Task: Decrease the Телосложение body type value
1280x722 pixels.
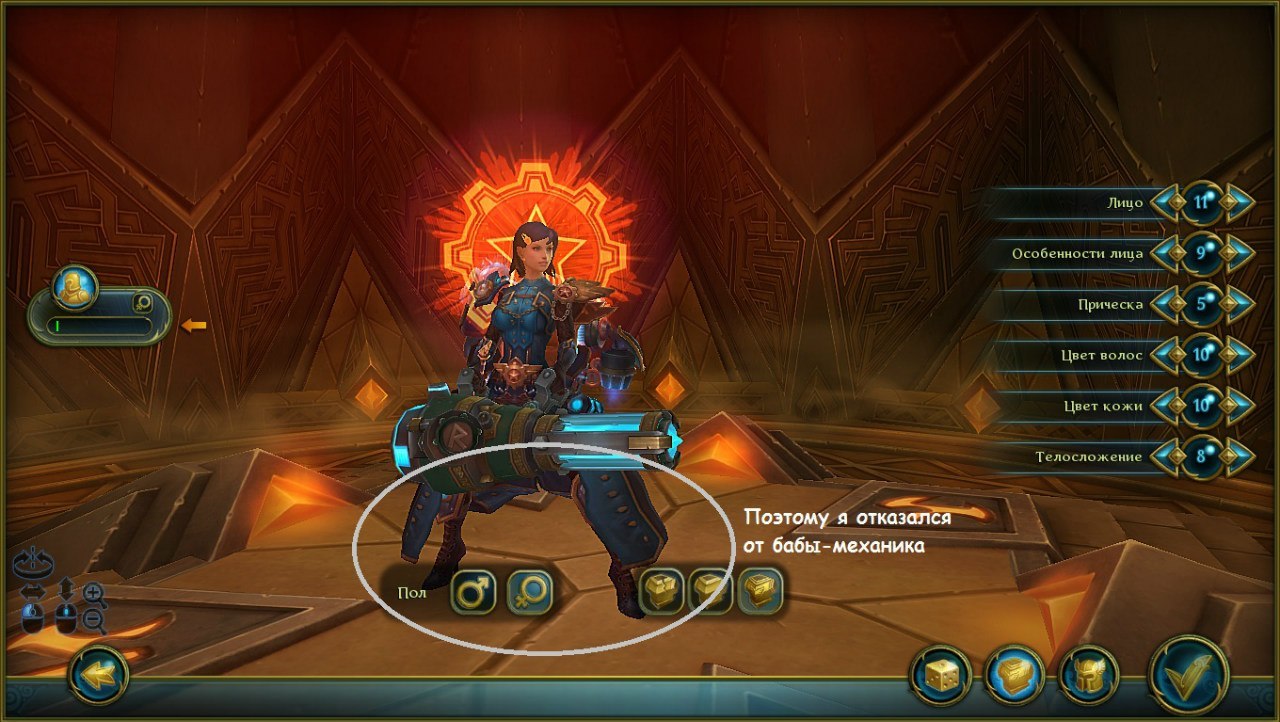Action: (x=1165, y=457)
